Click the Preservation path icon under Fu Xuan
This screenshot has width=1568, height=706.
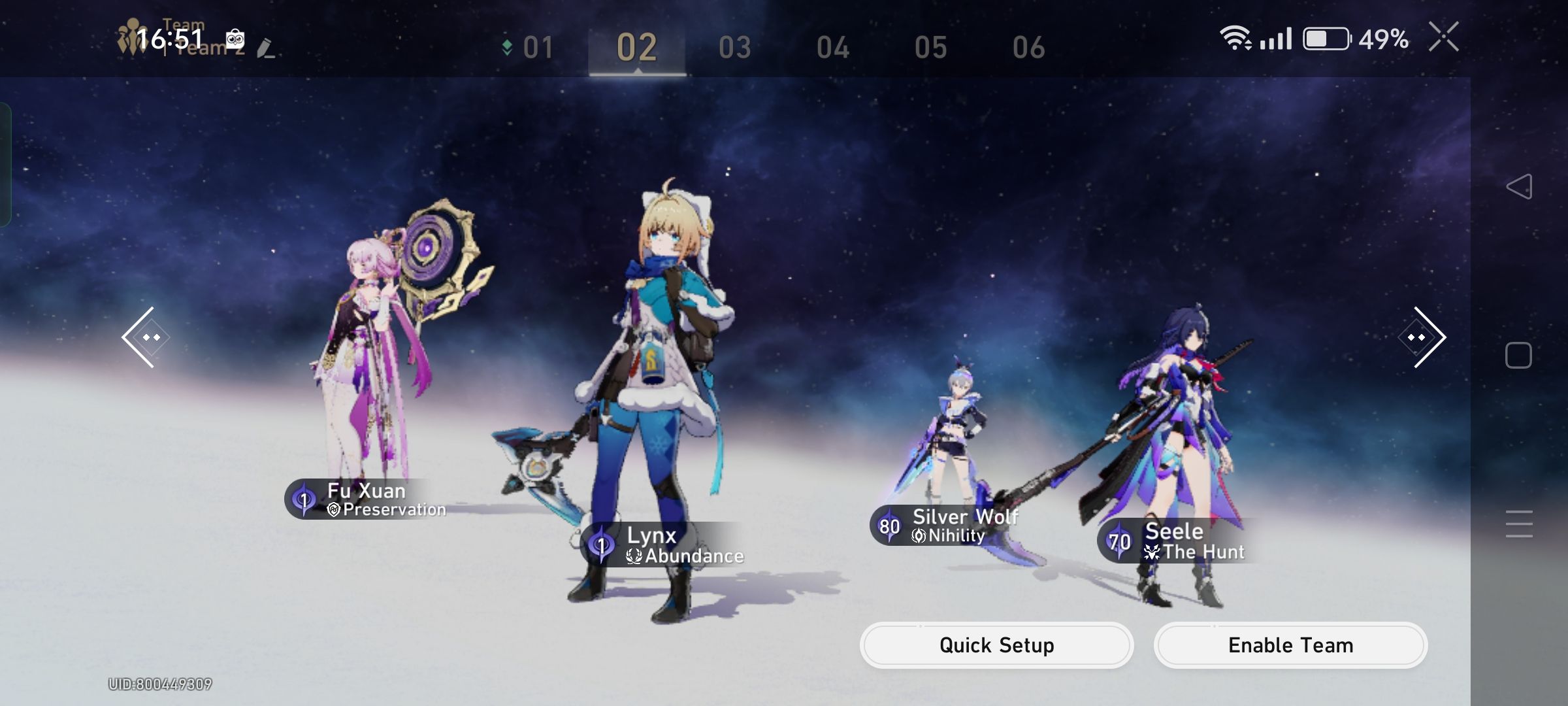pyautogui.click(x=333, y=511)
